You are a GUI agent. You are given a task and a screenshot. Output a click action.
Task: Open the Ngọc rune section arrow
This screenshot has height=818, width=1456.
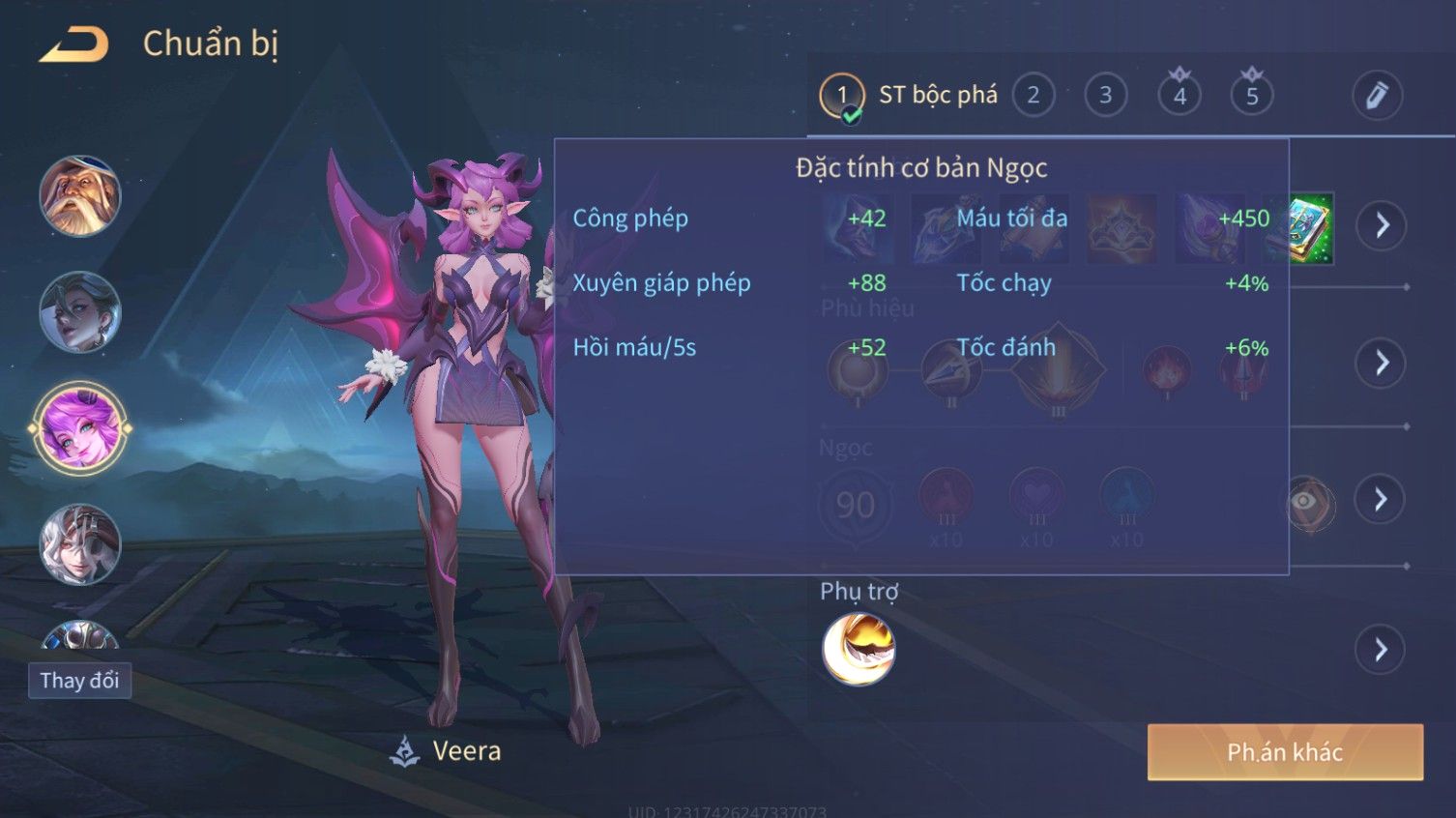pos(1382,499)
